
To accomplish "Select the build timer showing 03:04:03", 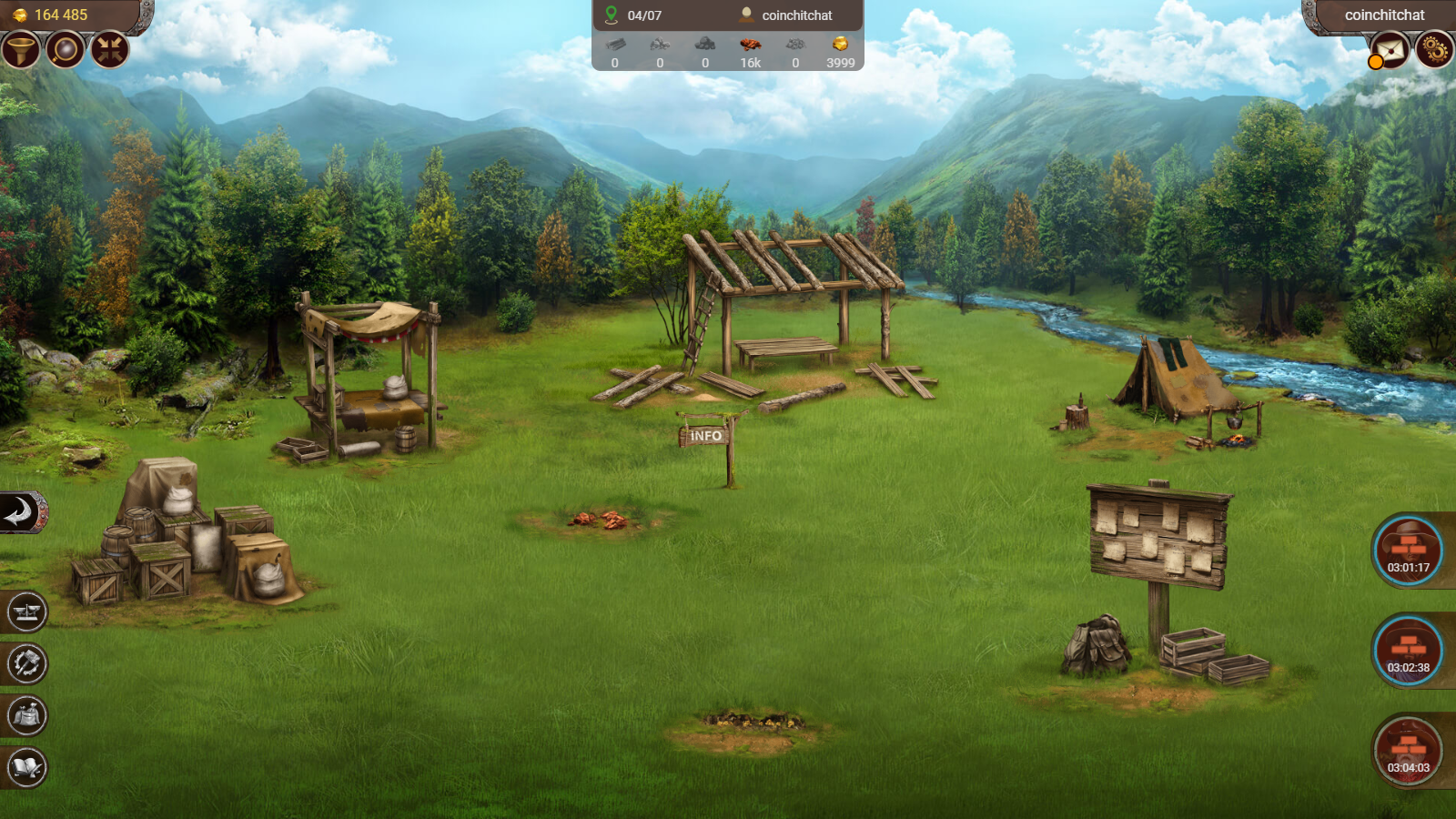I will click(x=1407, y=751).
